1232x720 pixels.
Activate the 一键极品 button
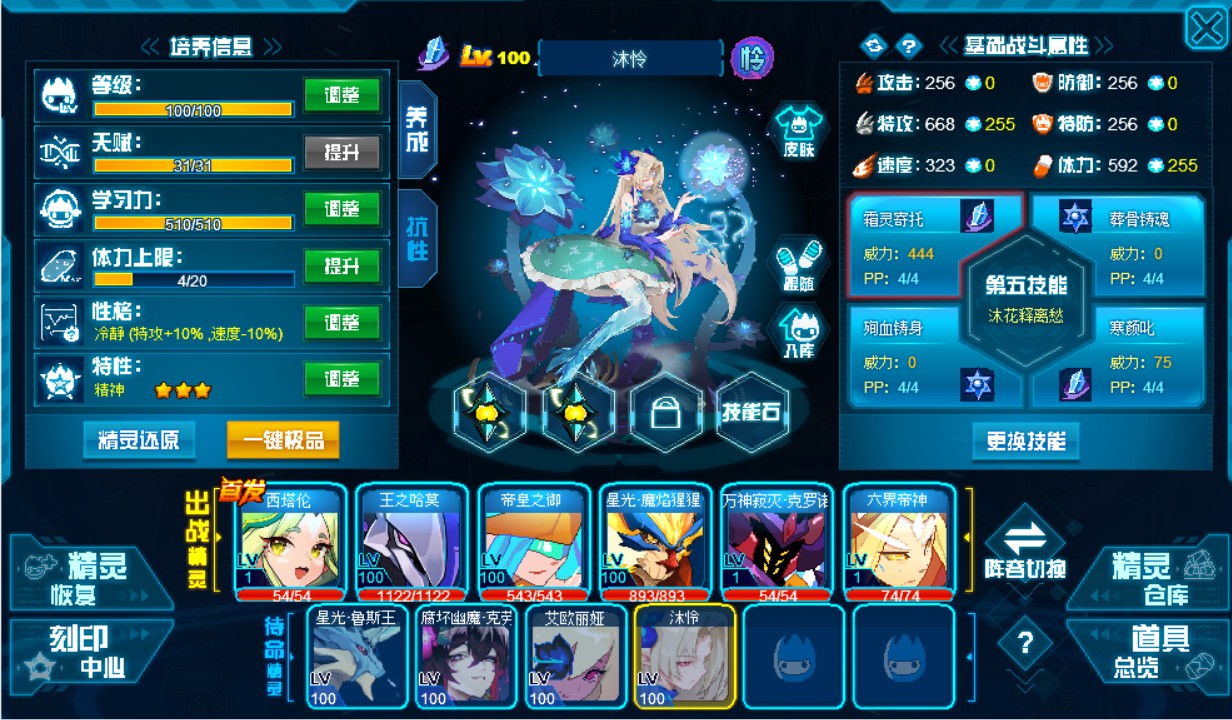click(283, 440)
